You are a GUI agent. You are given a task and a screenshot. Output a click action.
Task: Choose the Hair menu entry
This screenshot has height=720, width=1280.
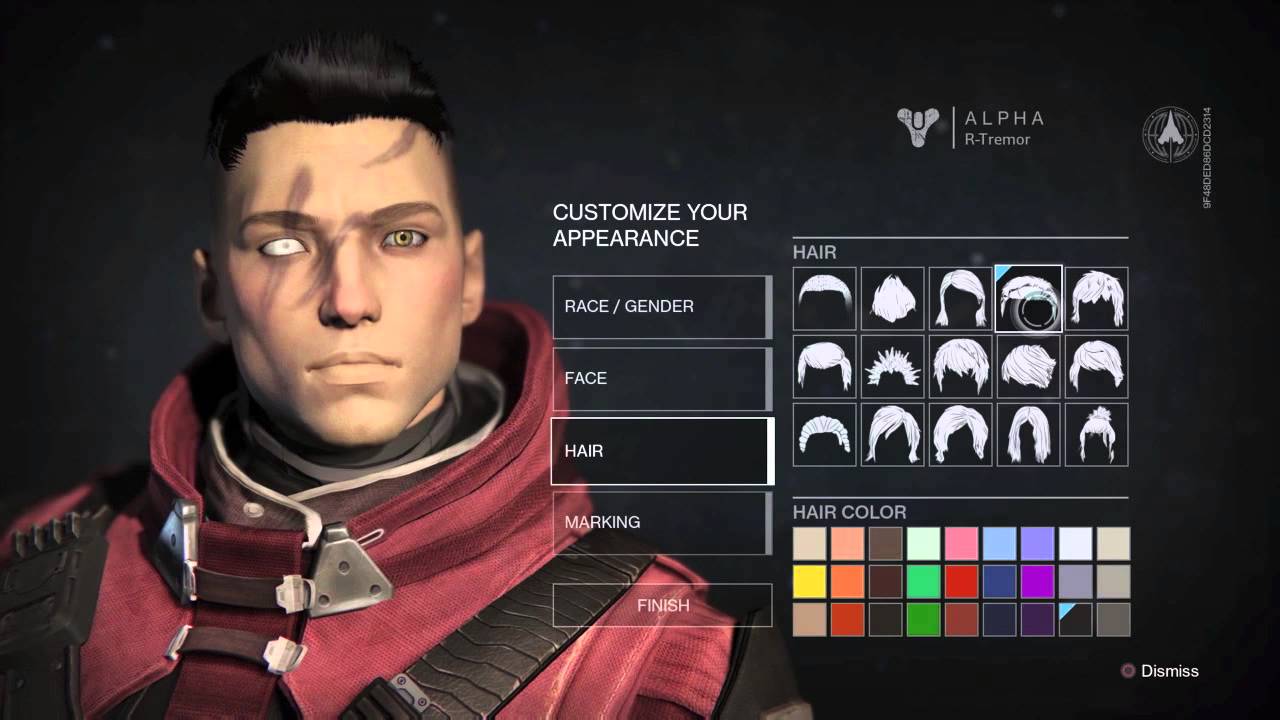[x=661, y=451]
